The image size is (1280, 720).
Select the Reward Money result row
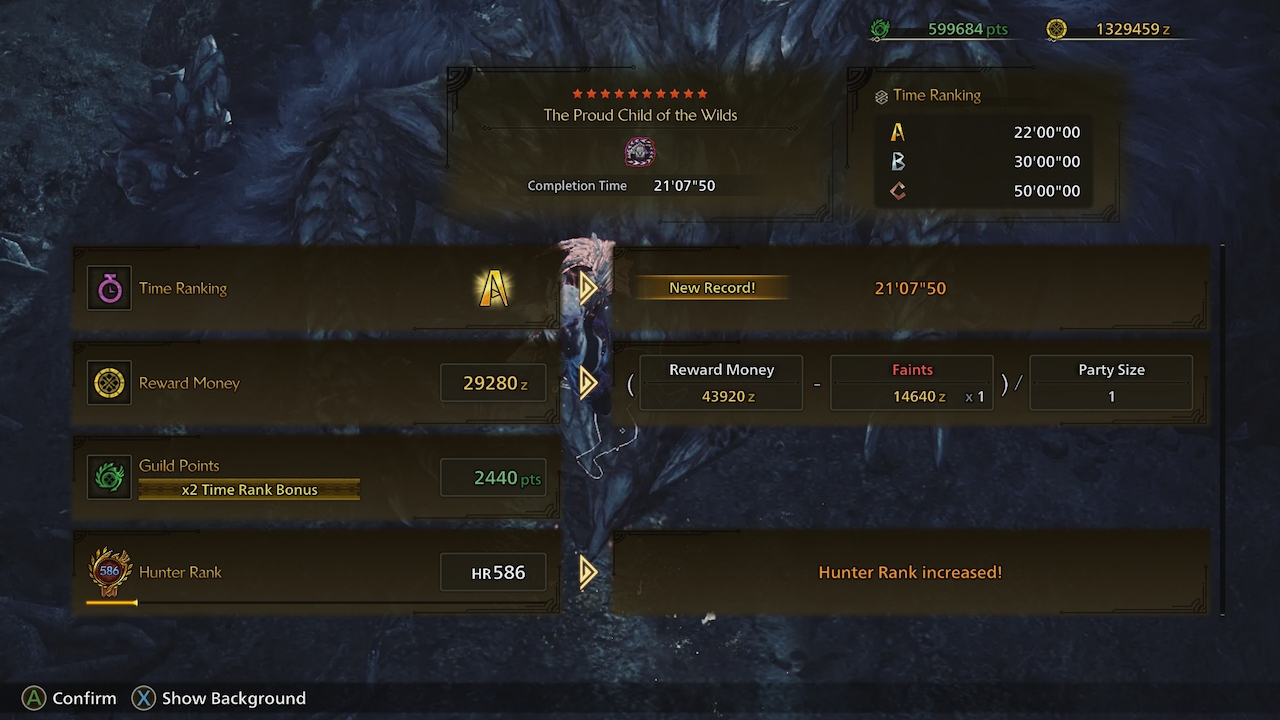pos(315,383)
